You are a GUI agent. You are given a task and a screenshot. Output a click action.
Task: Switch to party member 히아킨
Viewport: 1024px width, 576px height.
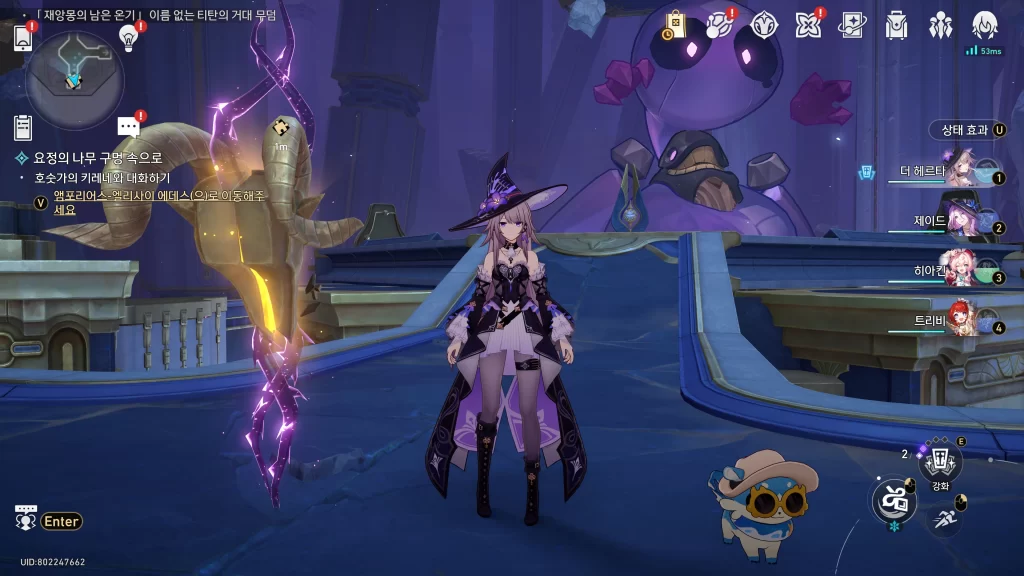point(955,272)
